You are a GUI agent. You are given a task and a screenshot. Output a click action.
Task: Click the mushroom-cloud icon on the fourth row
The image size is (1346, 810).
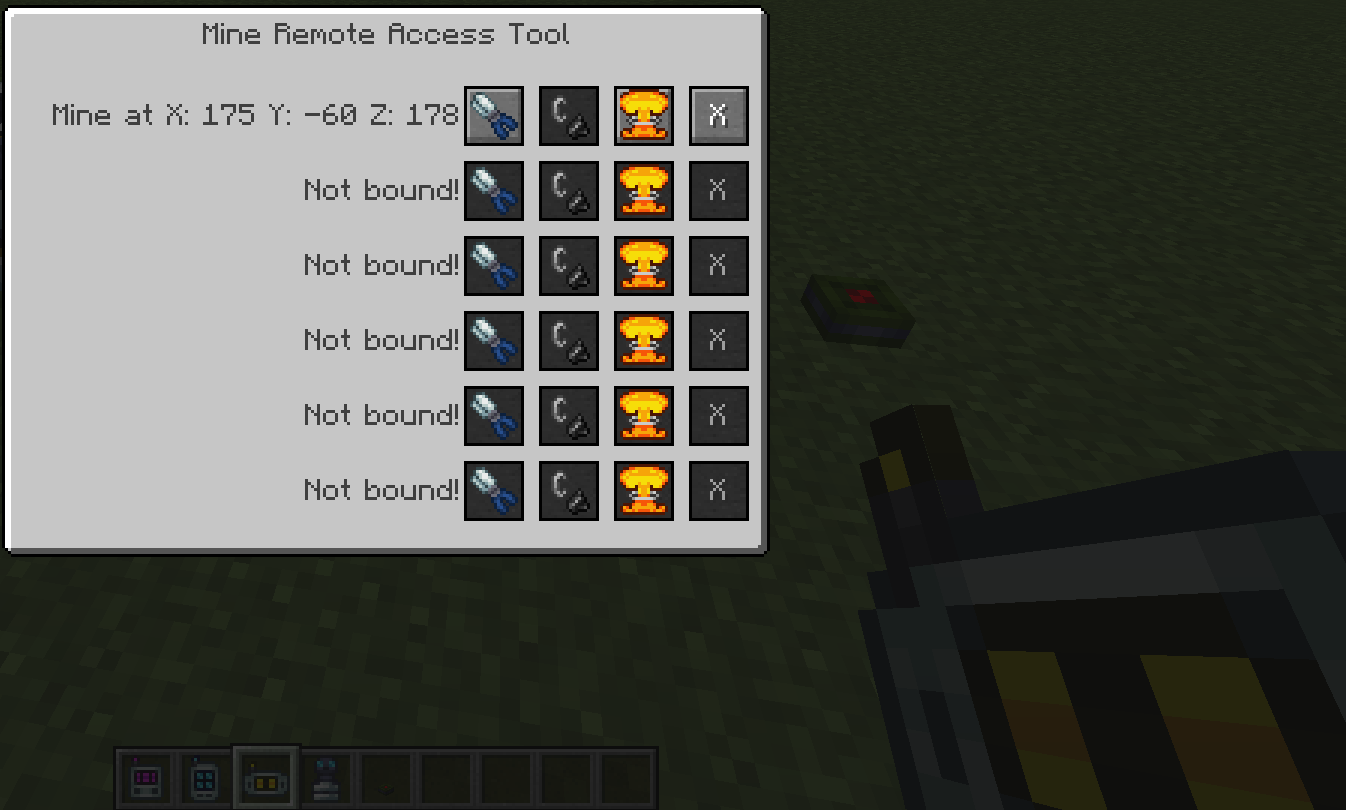click(644, 341)
